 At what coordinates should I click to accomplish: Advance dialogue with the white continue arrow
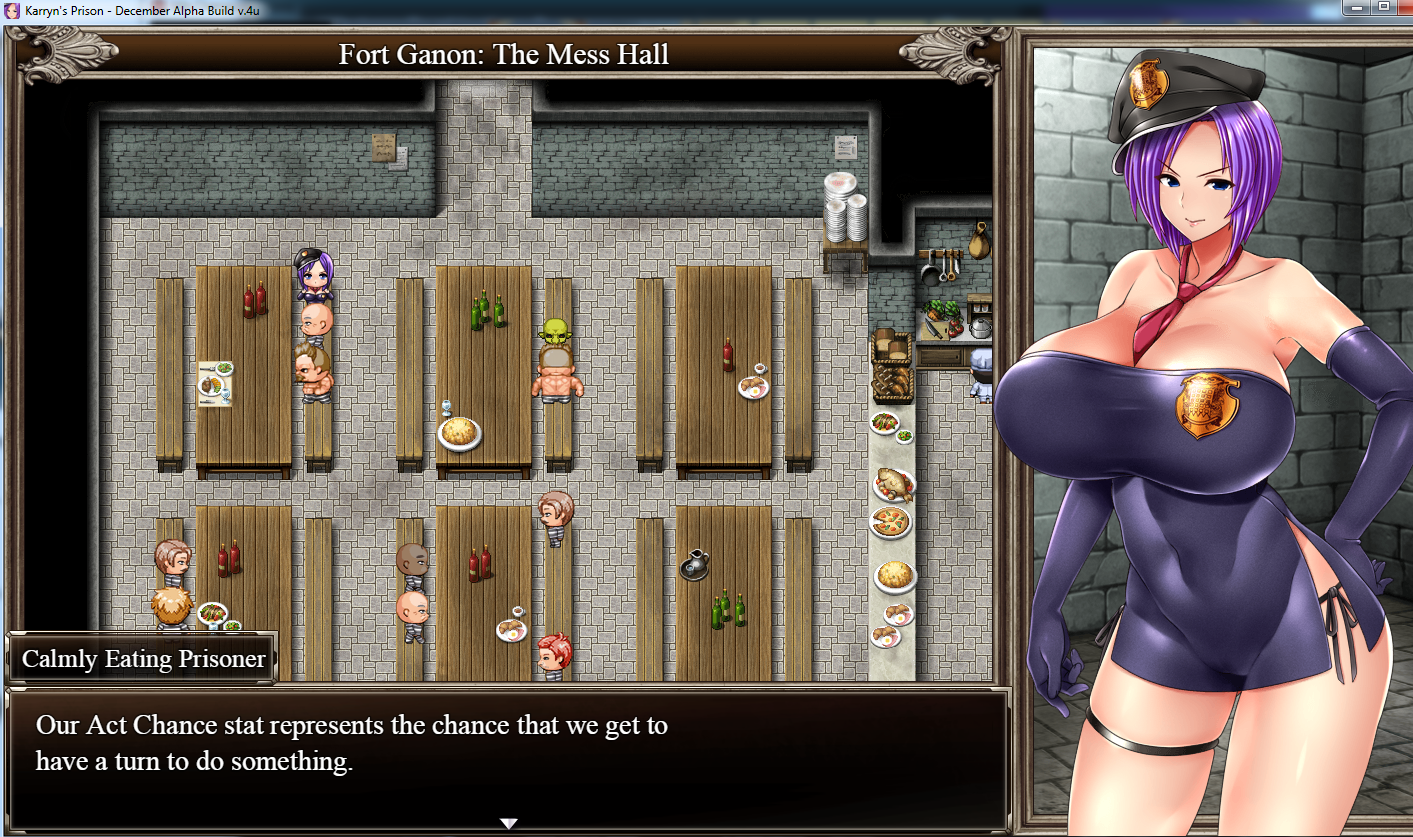point(508,823)
